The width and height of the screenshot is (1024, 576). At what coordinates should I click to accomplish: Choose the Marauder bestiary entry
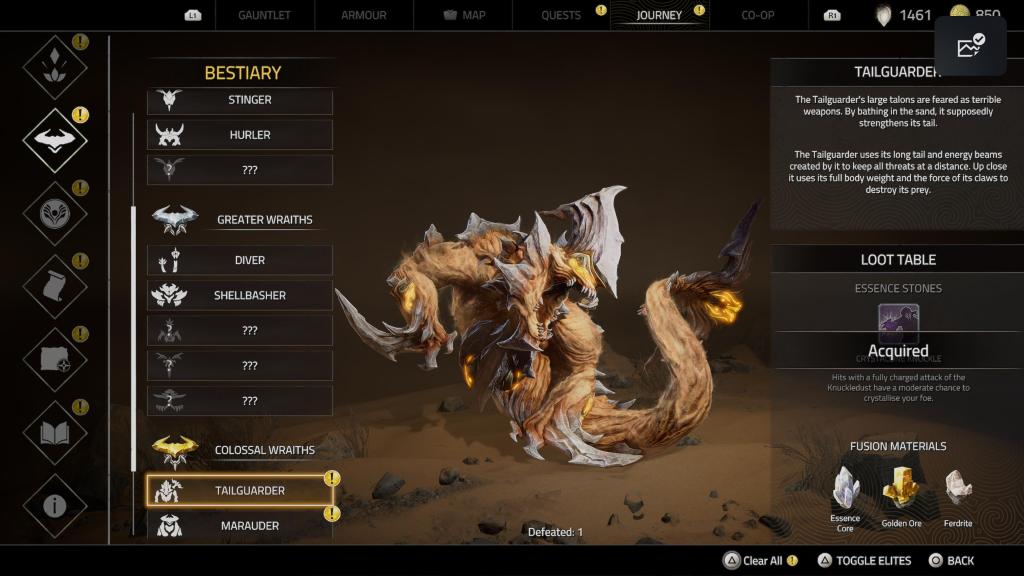click(x=240, y=525)
